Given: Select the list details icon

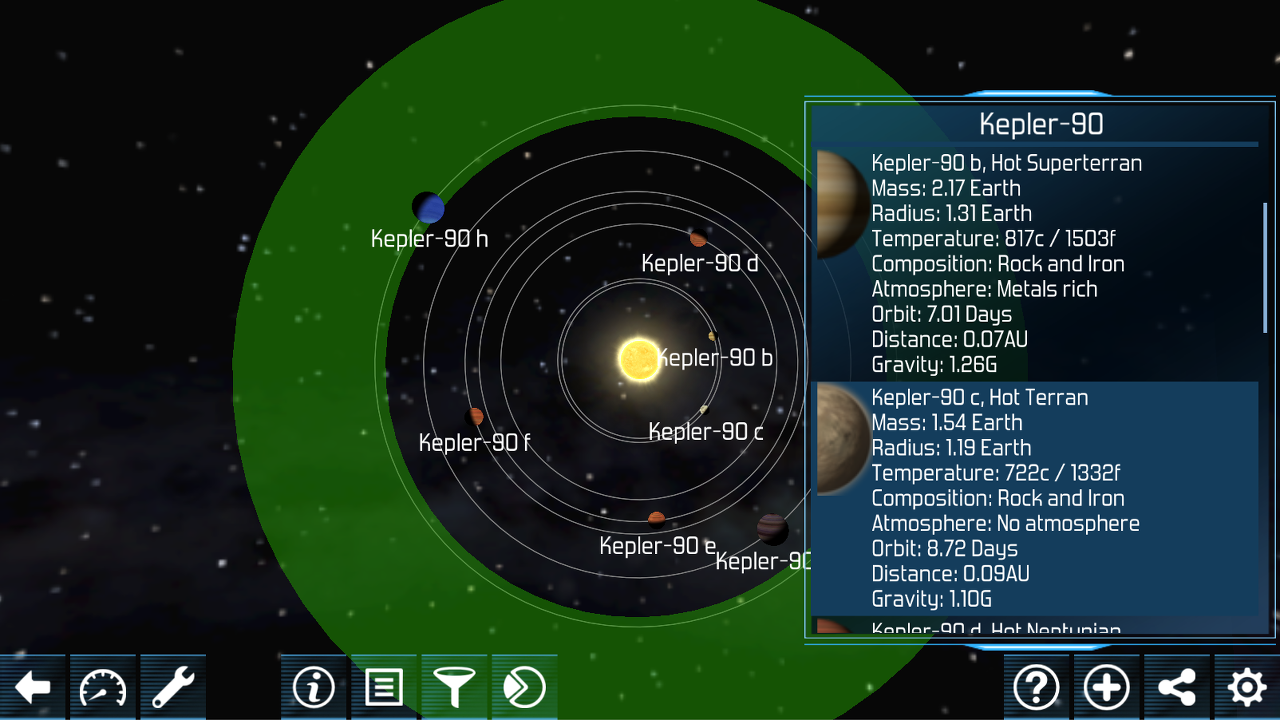Looking at the screenshot, I should [x=384, y=687].
